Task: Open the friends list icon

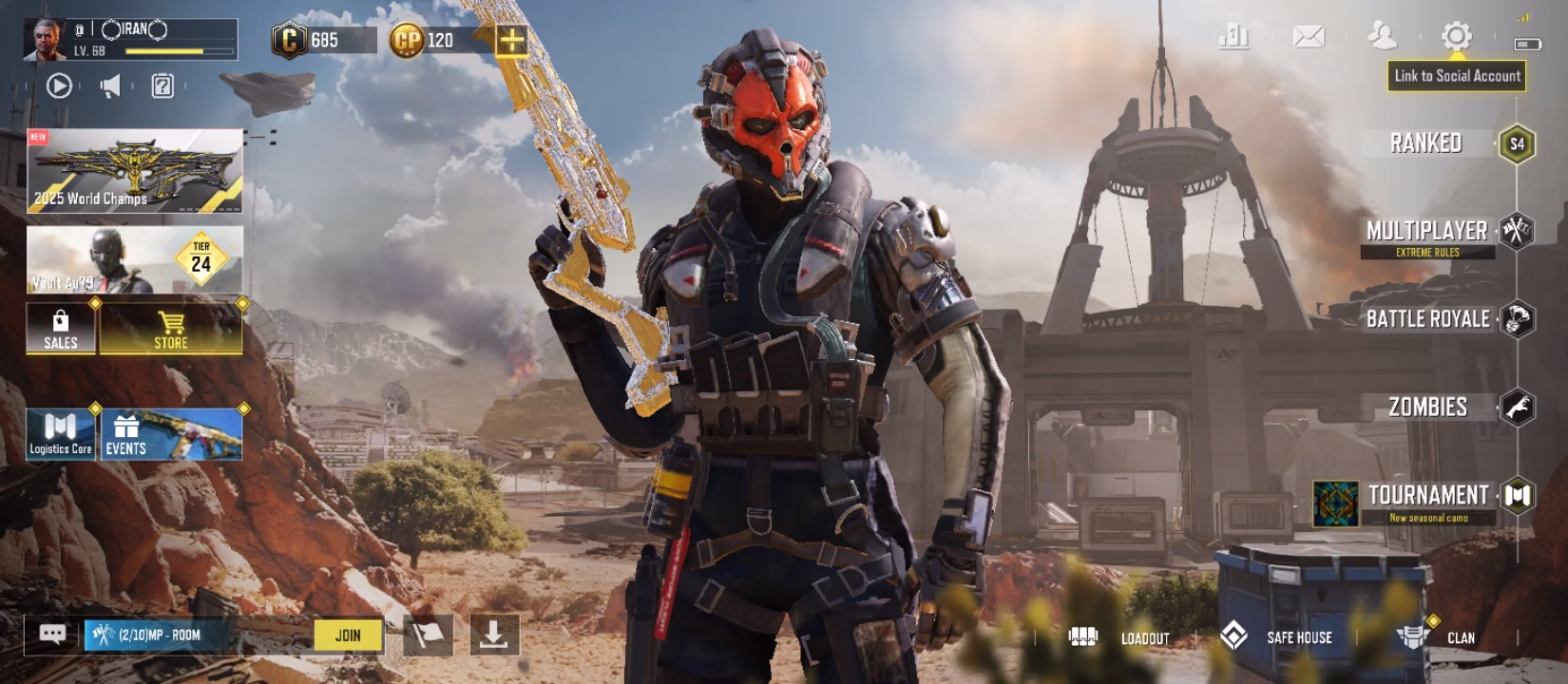Action: tap(1381, 38)
